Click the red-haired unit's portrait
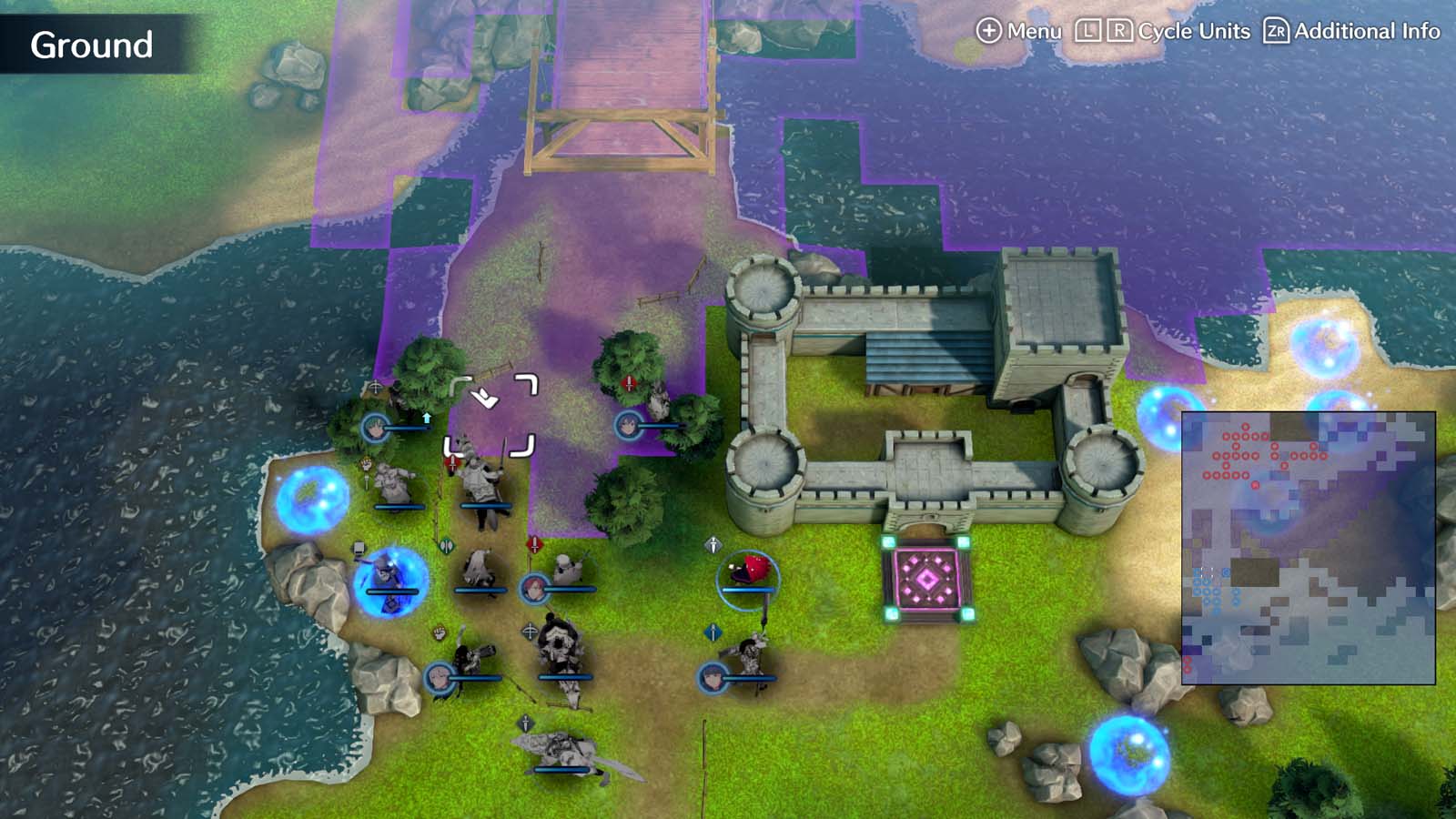Image resolution: width=1456 pixels, height=819 pixels. [x=533, y=588]
